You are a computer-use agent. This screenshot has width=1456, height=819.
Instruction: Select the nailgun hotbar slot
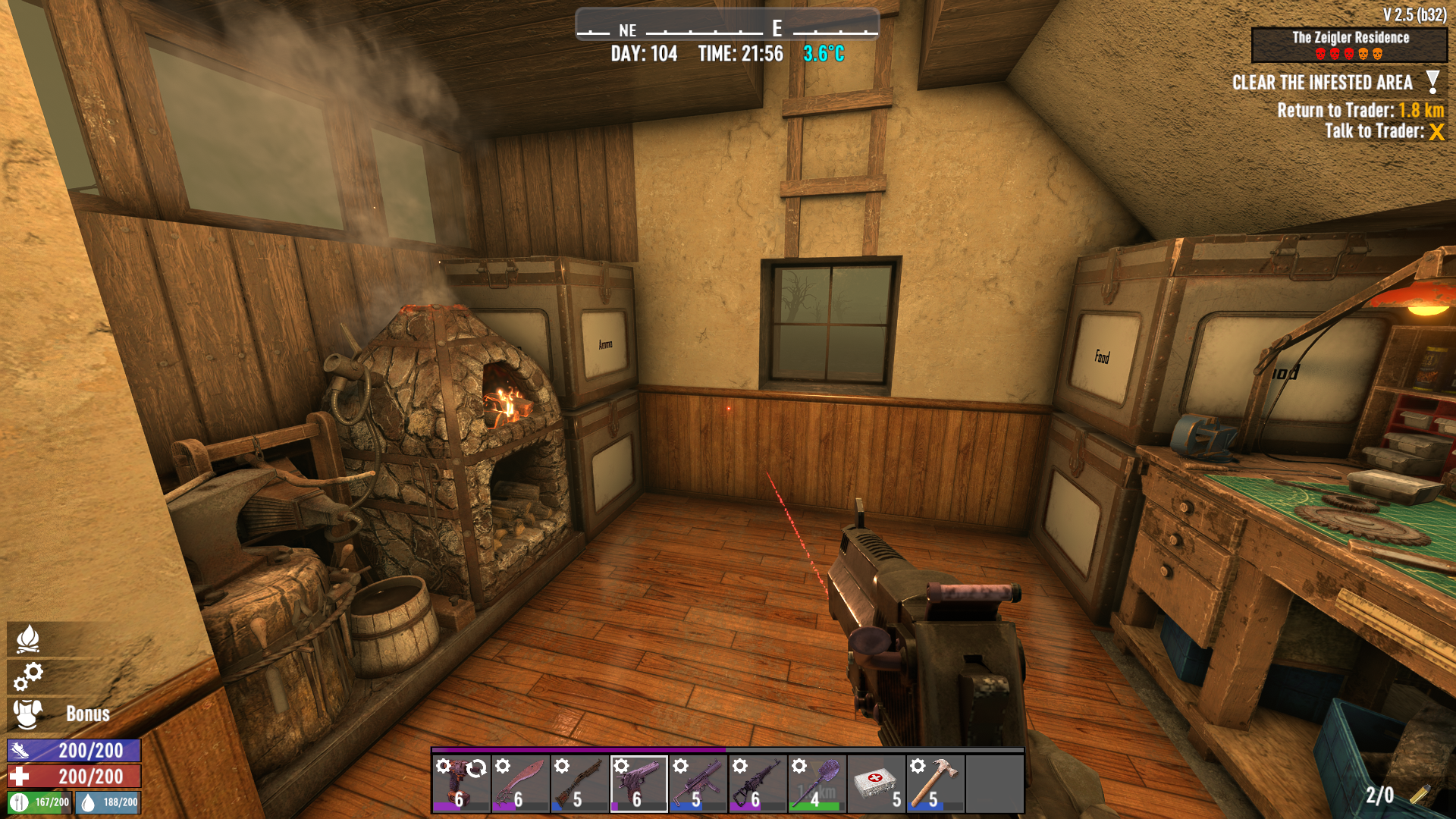point(461,783)
